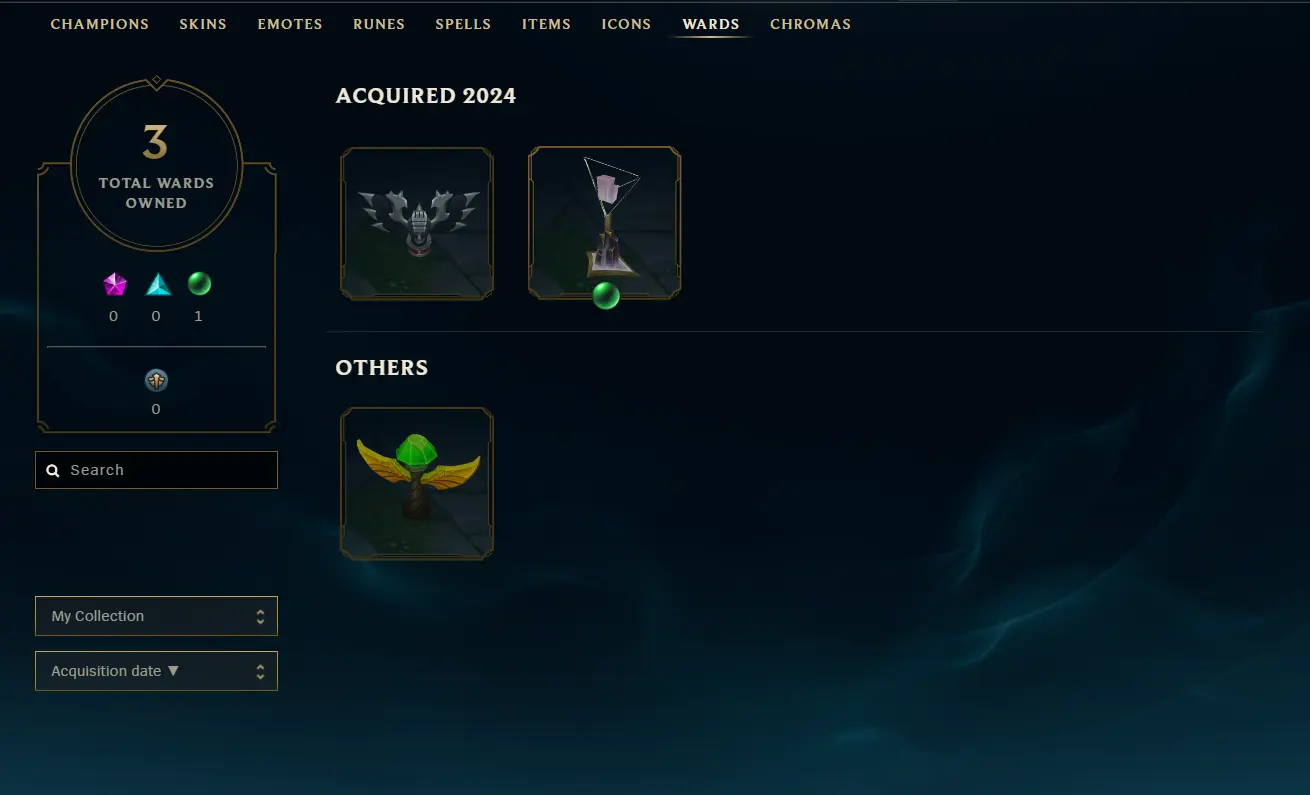Open the Acquisition date sort dropdown
The width and height of the screenshot is (1310, 795).
point(156,671)
